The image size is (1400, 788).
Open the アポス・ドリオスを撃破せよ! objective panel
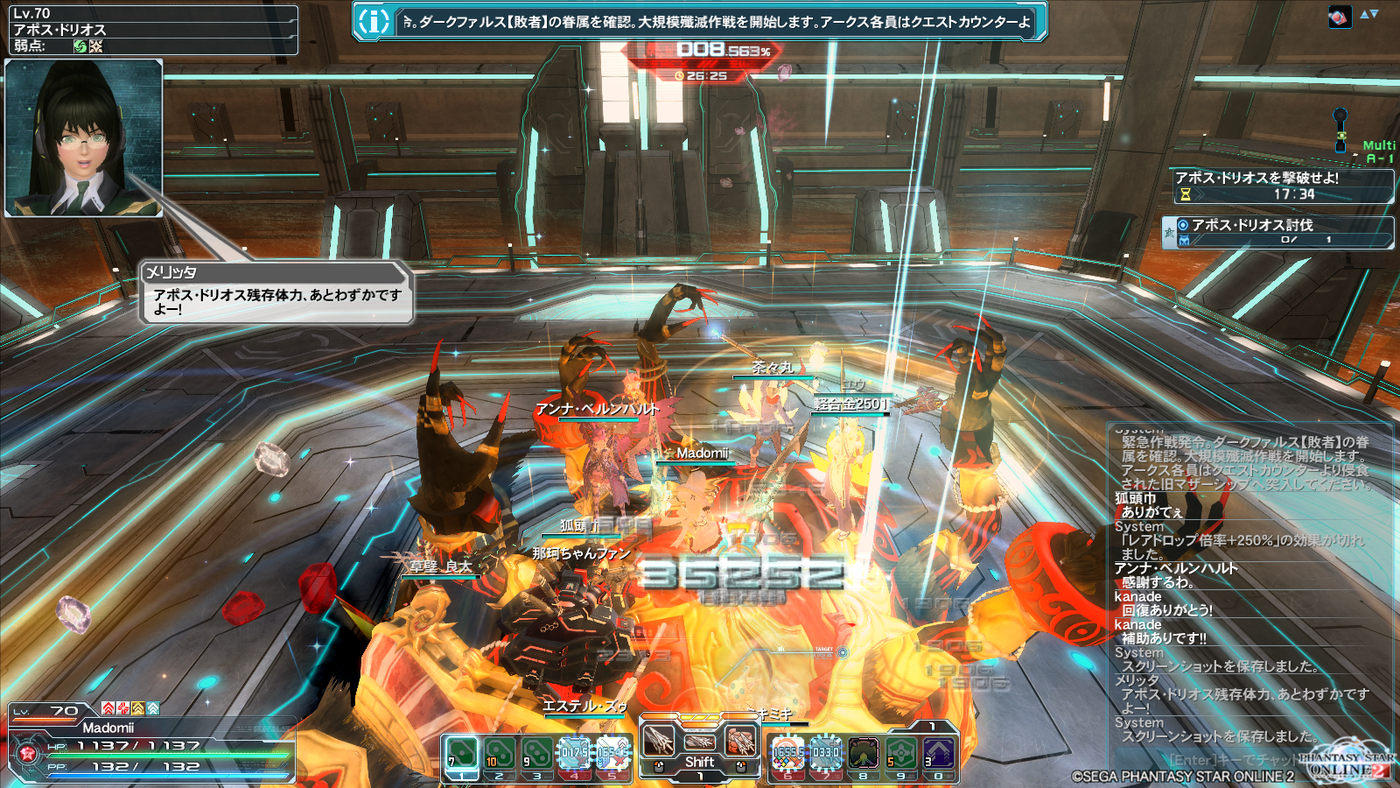tap(1284, 186)
